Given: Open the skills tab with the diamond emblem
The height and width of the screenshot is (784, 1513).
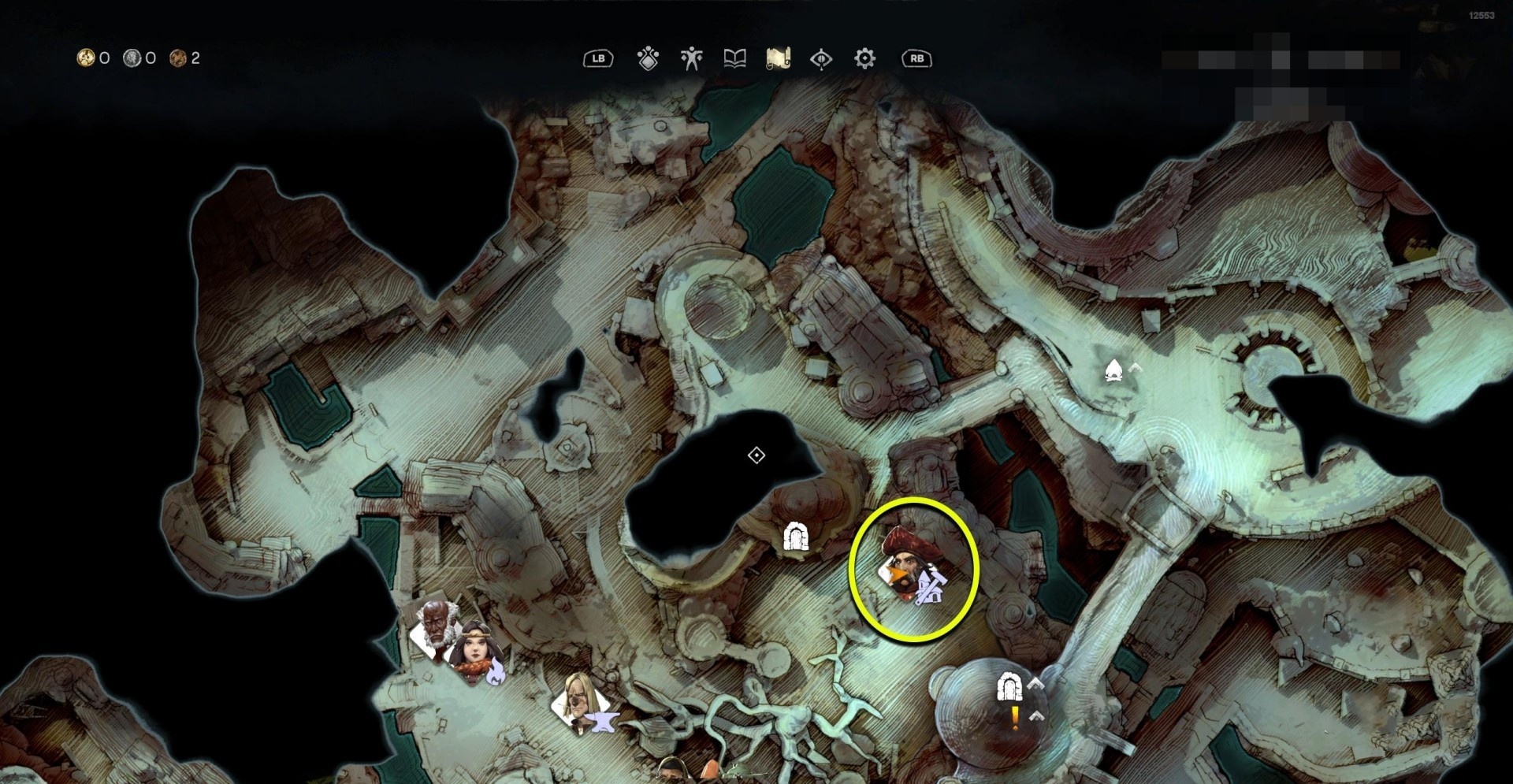Looking at the screenshot, I should (648, 58).
